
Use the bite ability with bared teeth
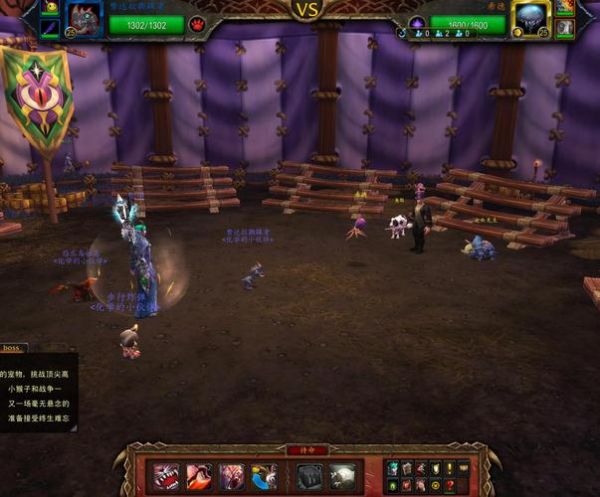click(165, 477)
